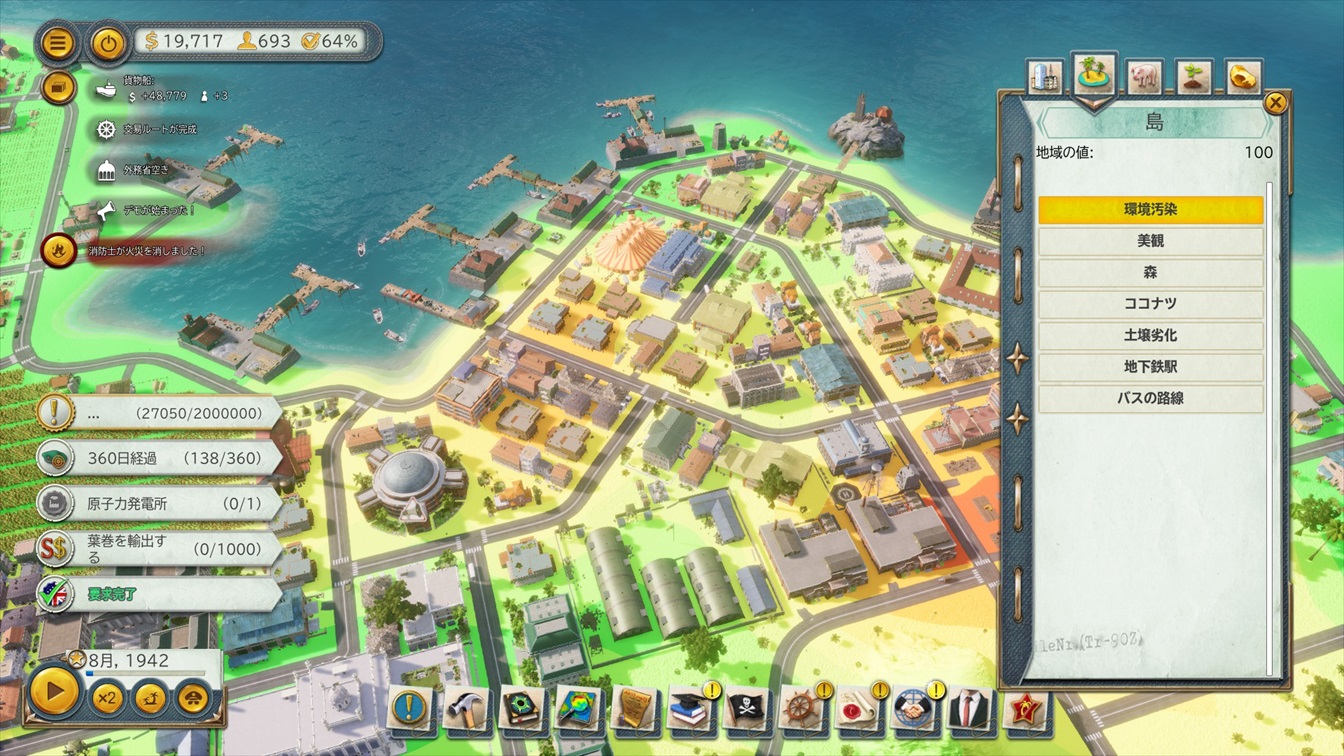Open the graduation cap research menu

(691, 708)
